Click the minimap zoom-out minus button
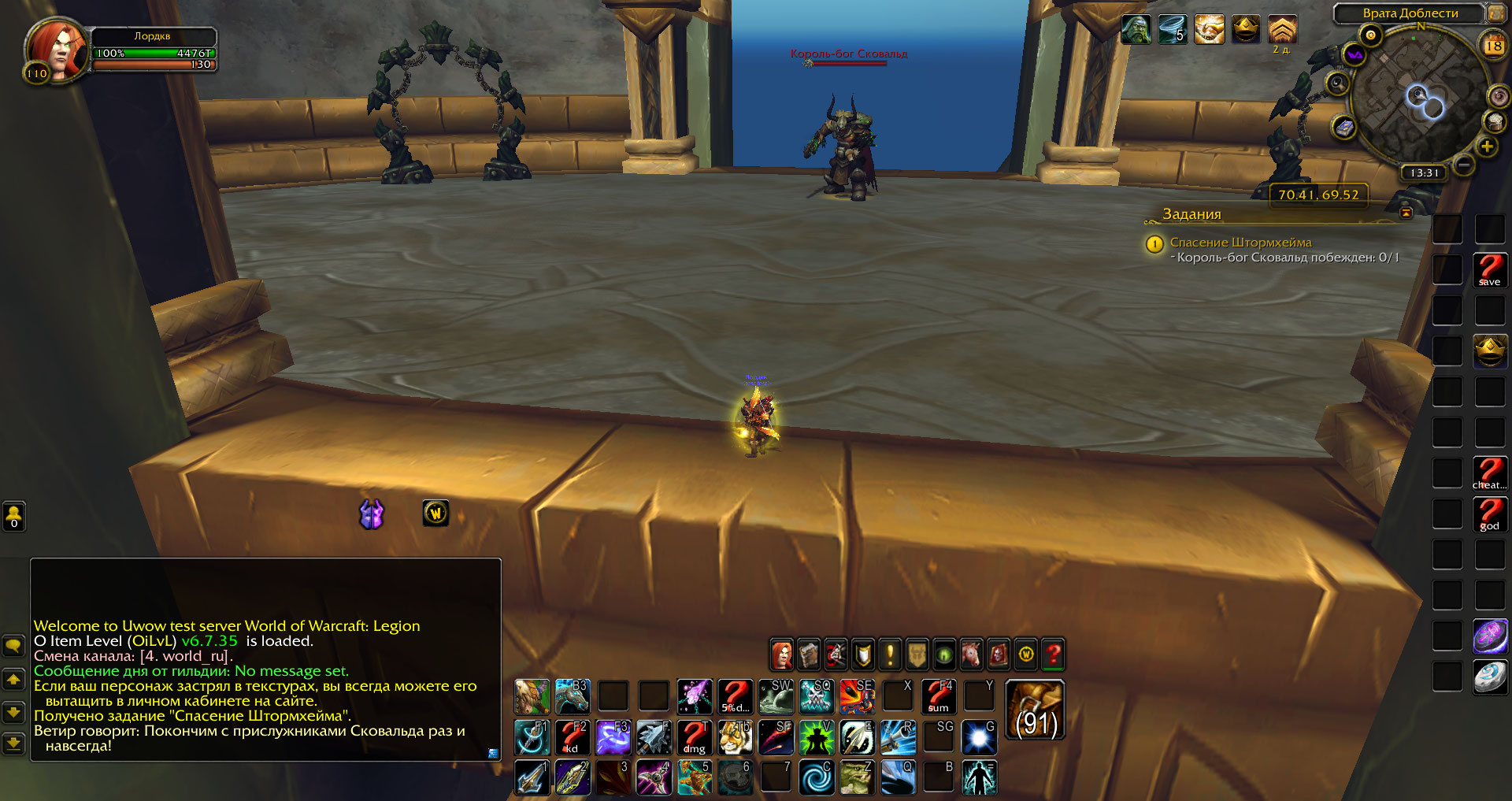This screenshot has width=1512, height=801. tap(1464, 165)
